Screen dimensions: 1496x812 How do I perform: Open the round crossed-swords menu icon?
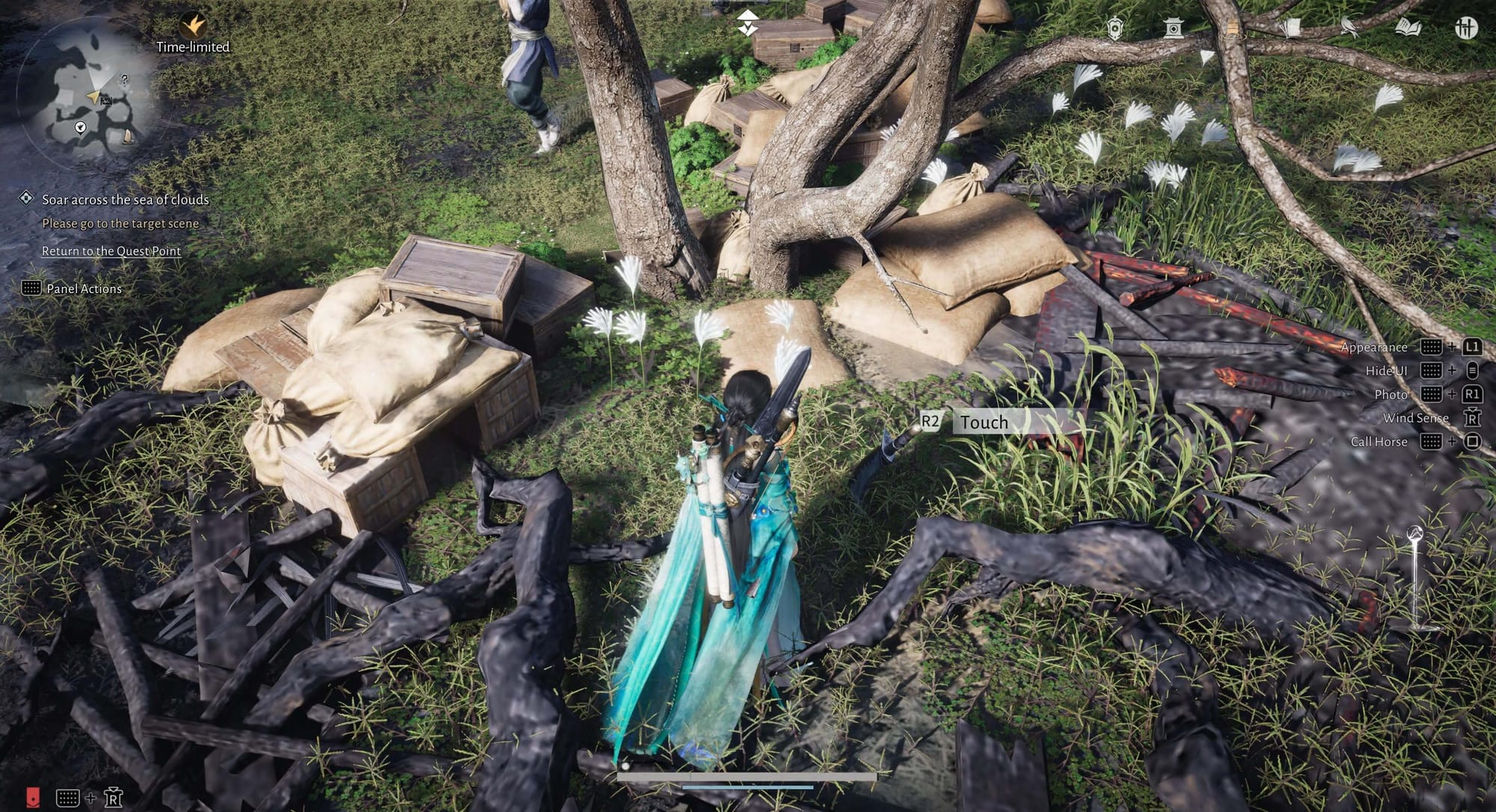(1466, 28)
